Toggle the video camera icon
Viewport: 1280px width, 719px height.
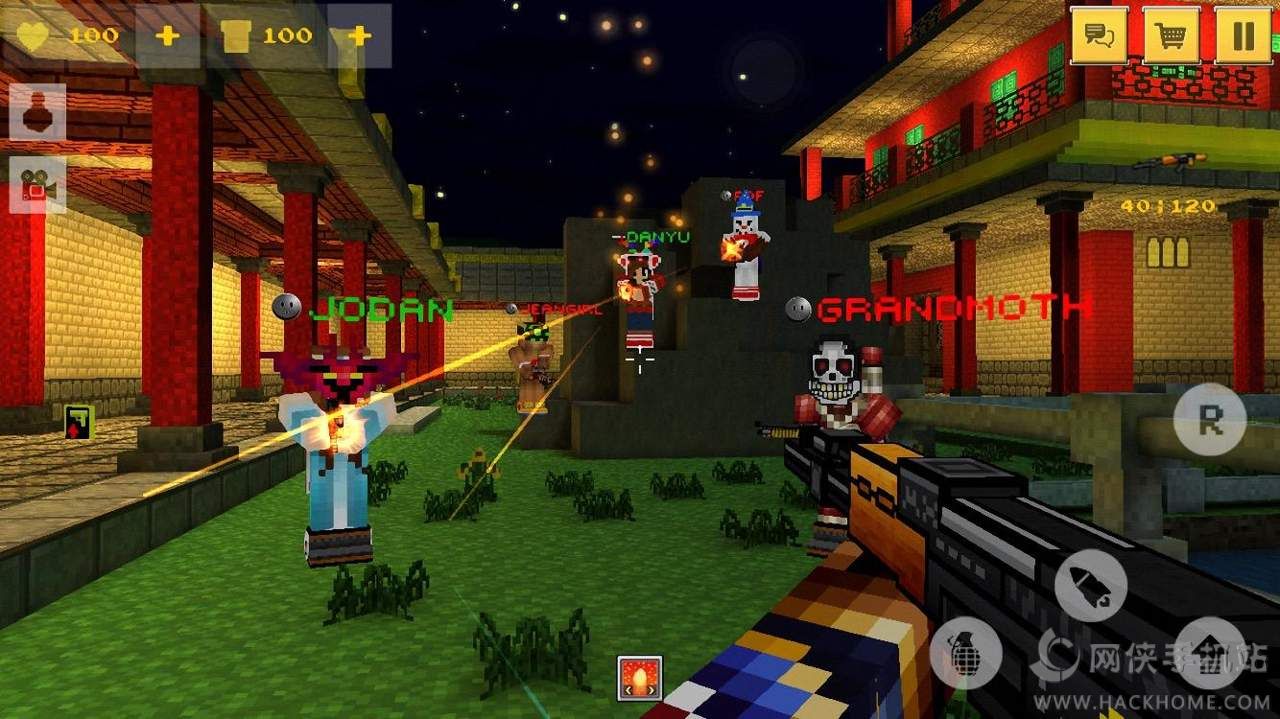coord(38,184)
